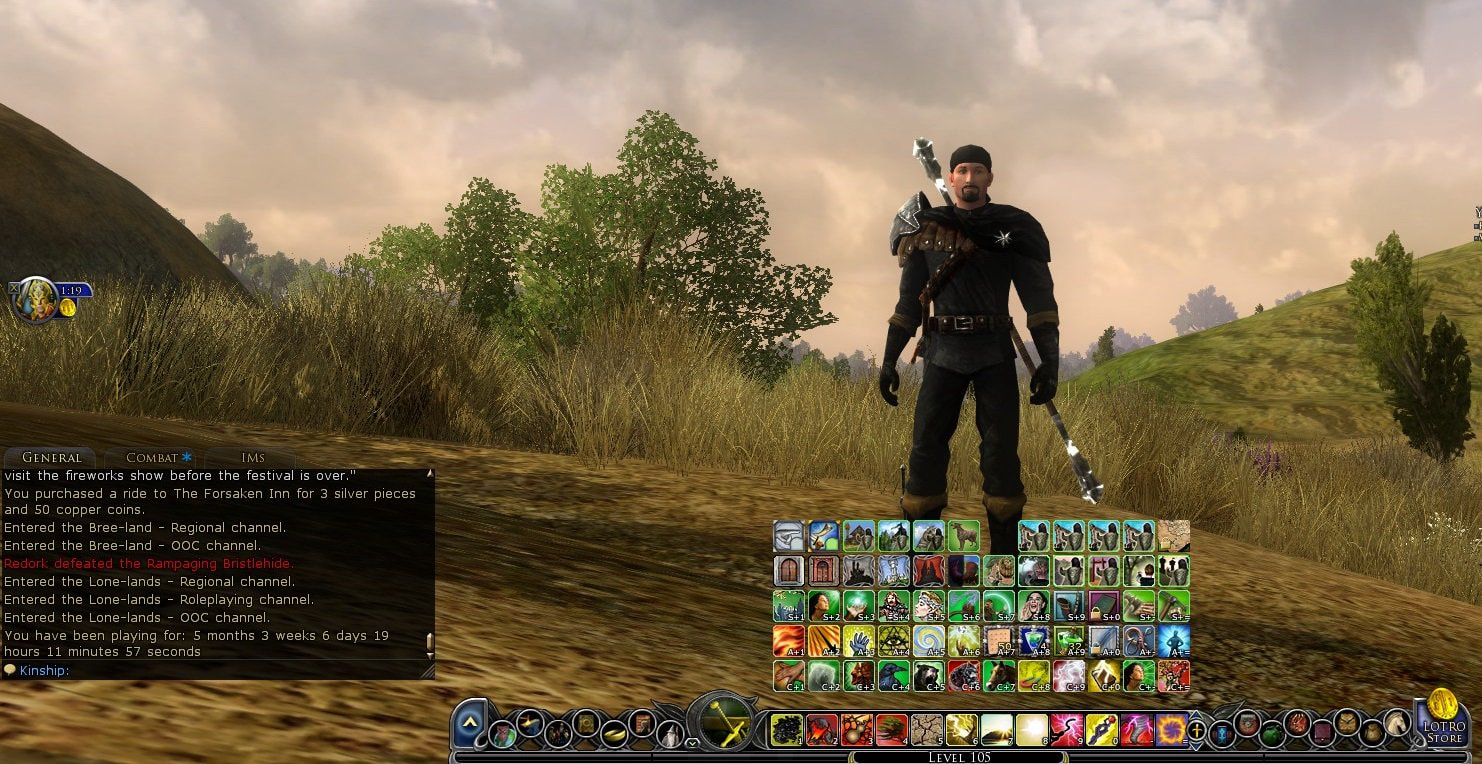Summon the bear using the C+5 slot
The height and width of the screenshot is (764, 1482).
pos(928,675)
